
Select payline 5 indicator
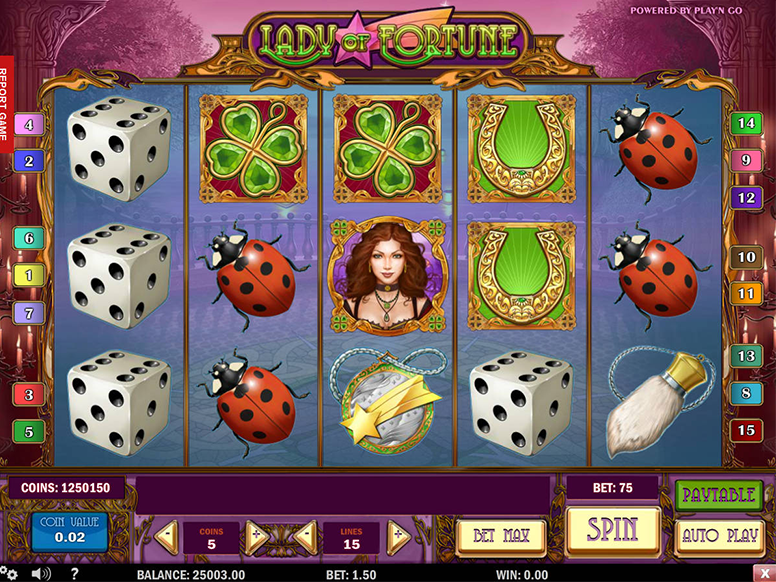[x=29, y=432]
